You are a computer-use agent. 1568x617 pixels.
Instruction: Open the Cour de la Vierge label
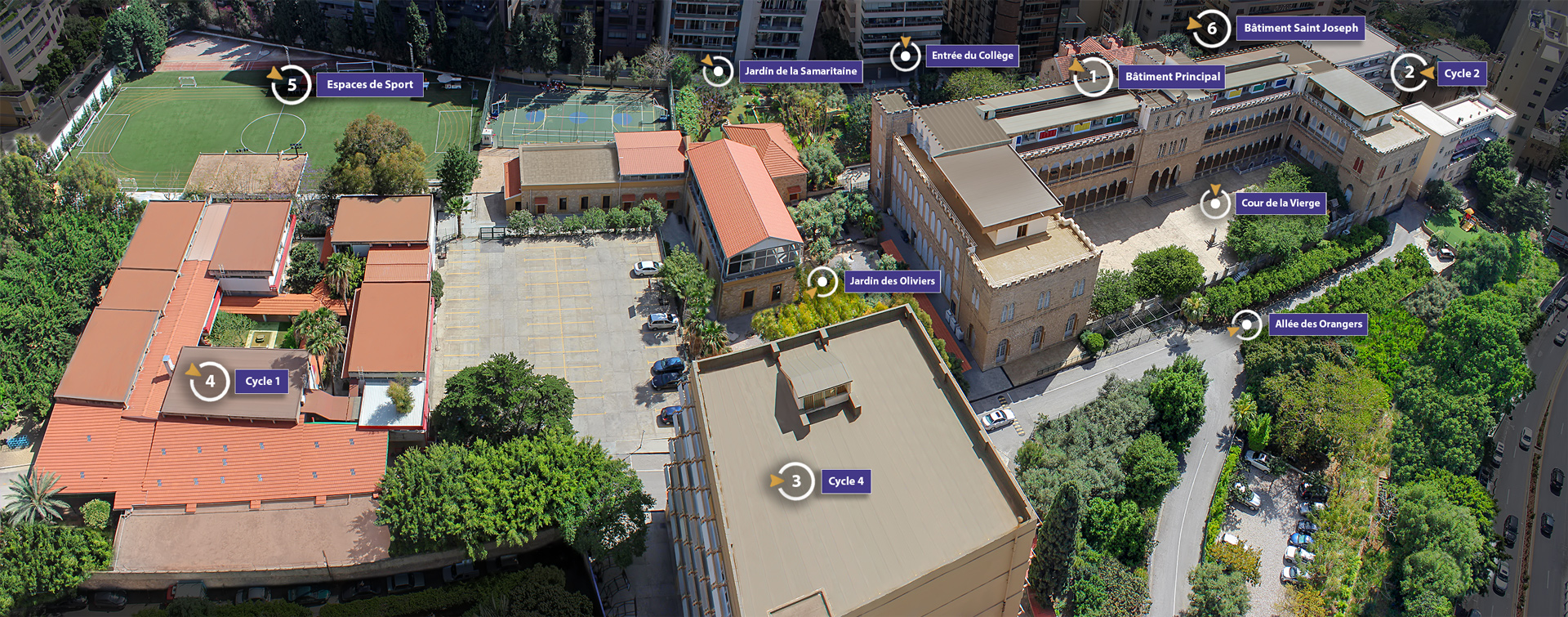1280,203
